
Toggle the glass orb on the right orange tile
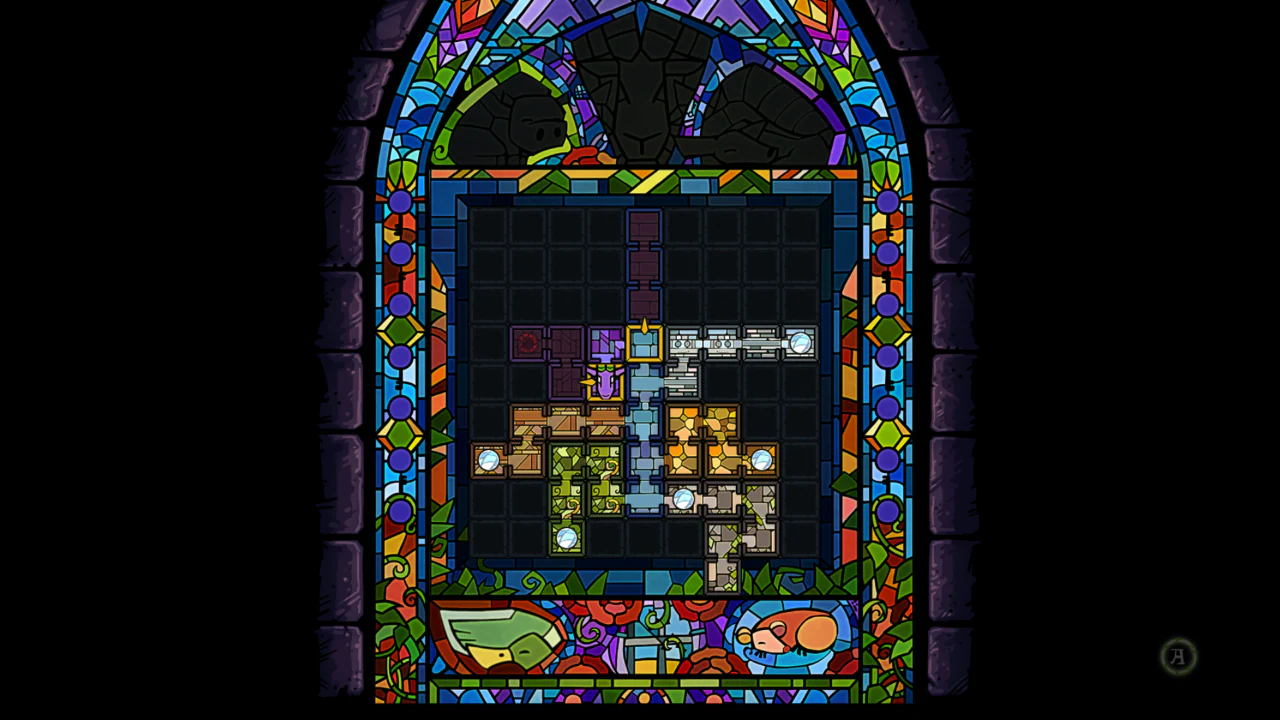click(763, 458)
